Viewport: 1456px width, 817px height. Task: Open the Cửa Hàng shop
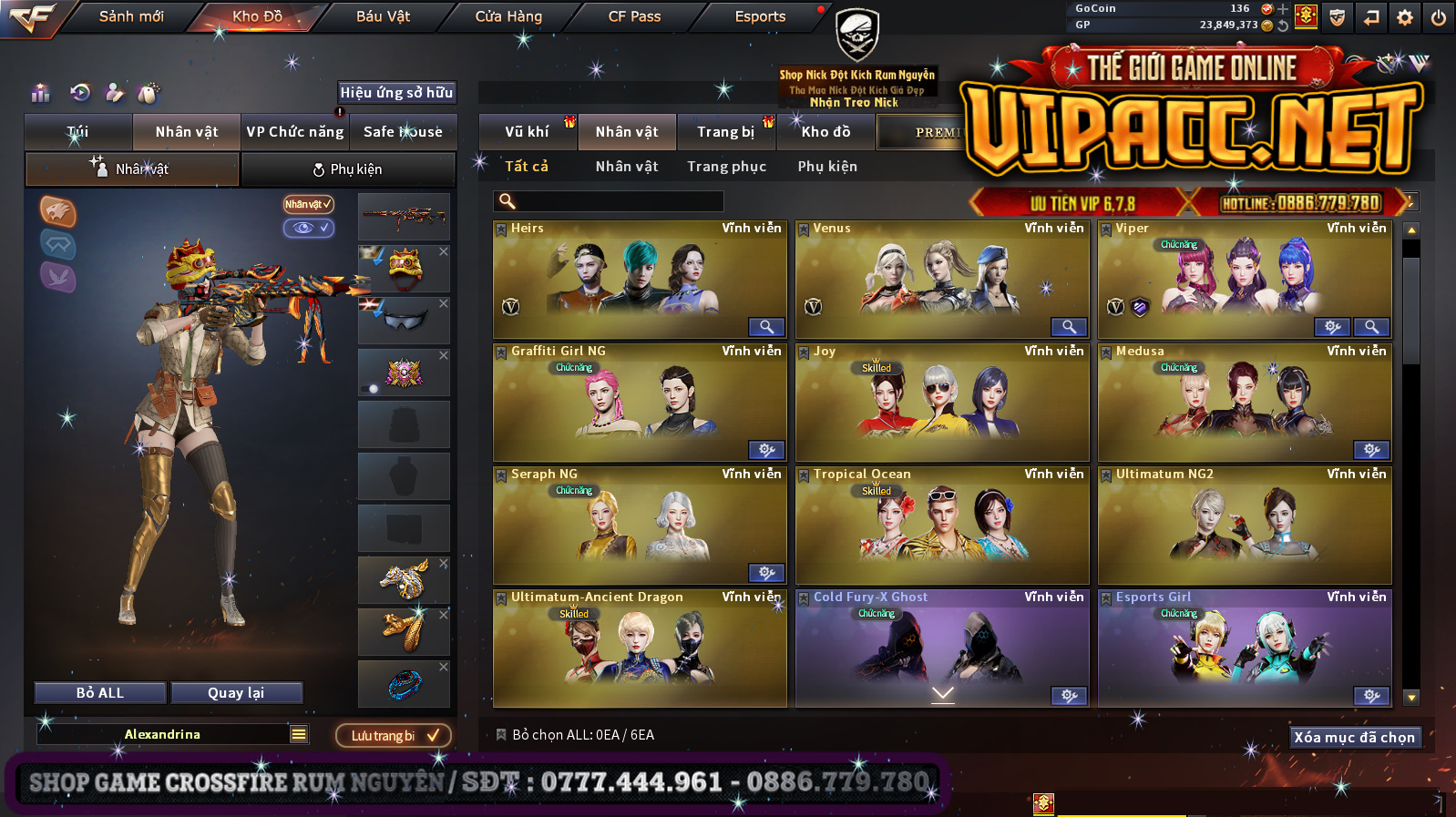[x=508, y=16]
